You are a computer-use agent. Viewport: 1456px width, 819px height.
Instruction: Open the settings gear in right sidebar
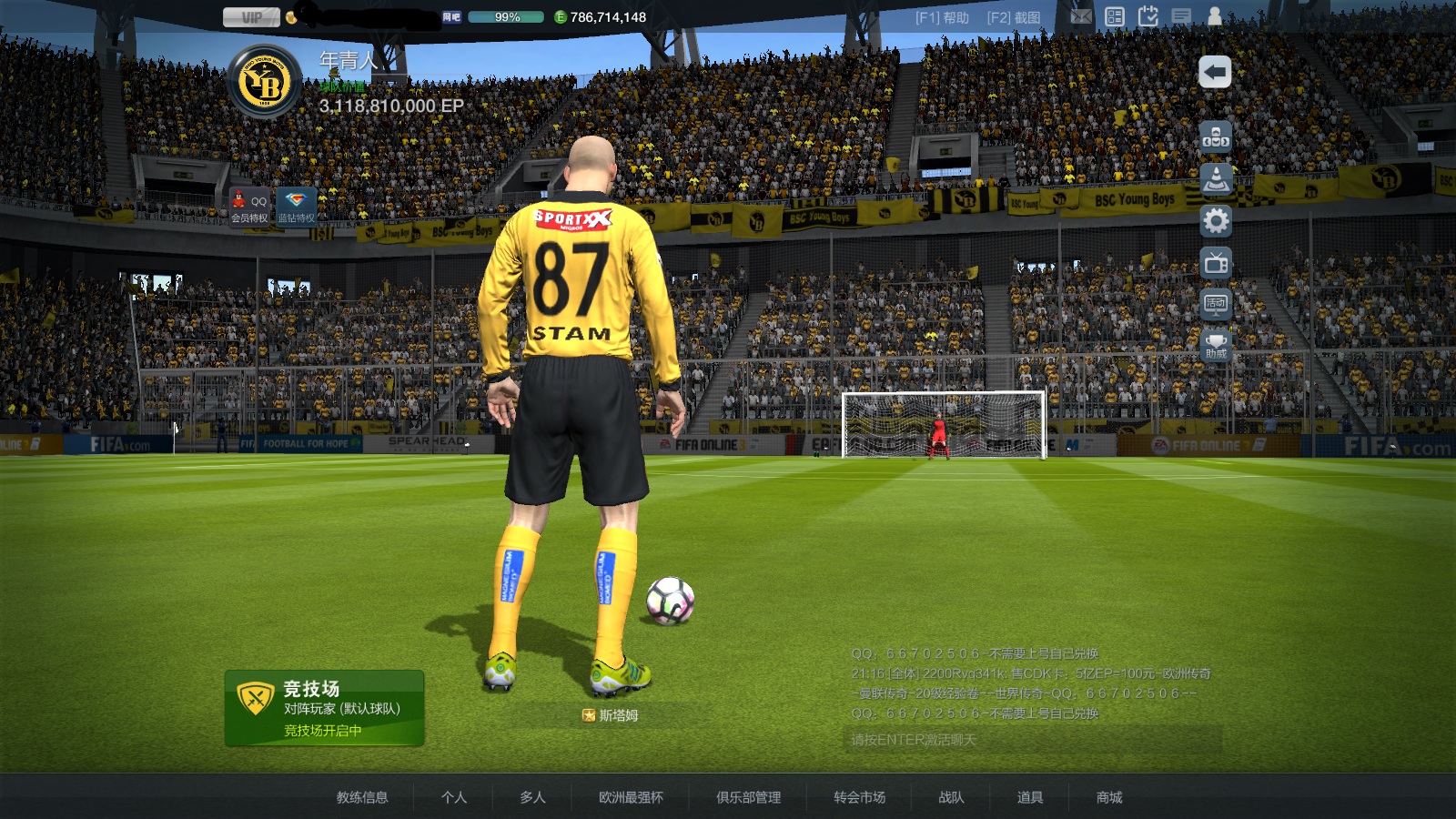coord(1216,220)
